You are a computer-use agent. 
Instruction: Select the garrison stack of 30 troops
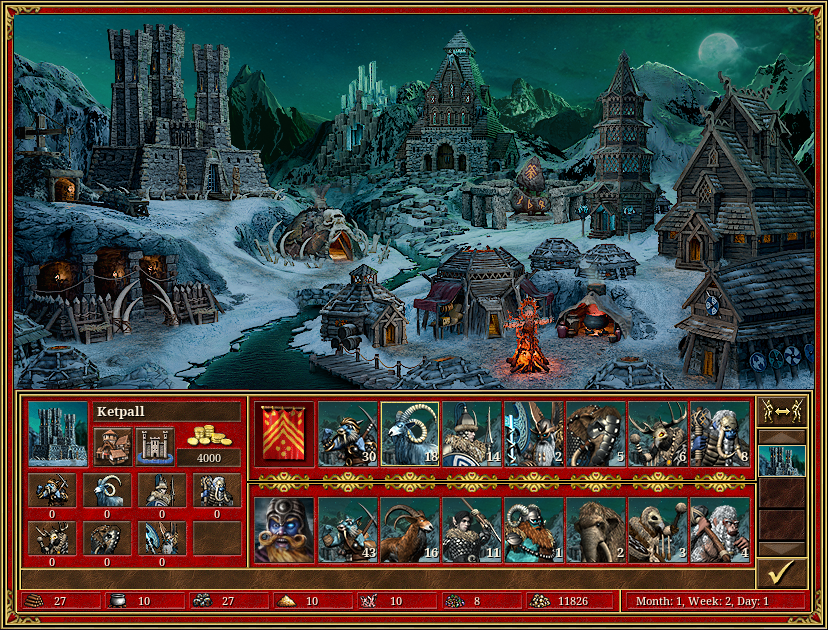click(348, 434)
